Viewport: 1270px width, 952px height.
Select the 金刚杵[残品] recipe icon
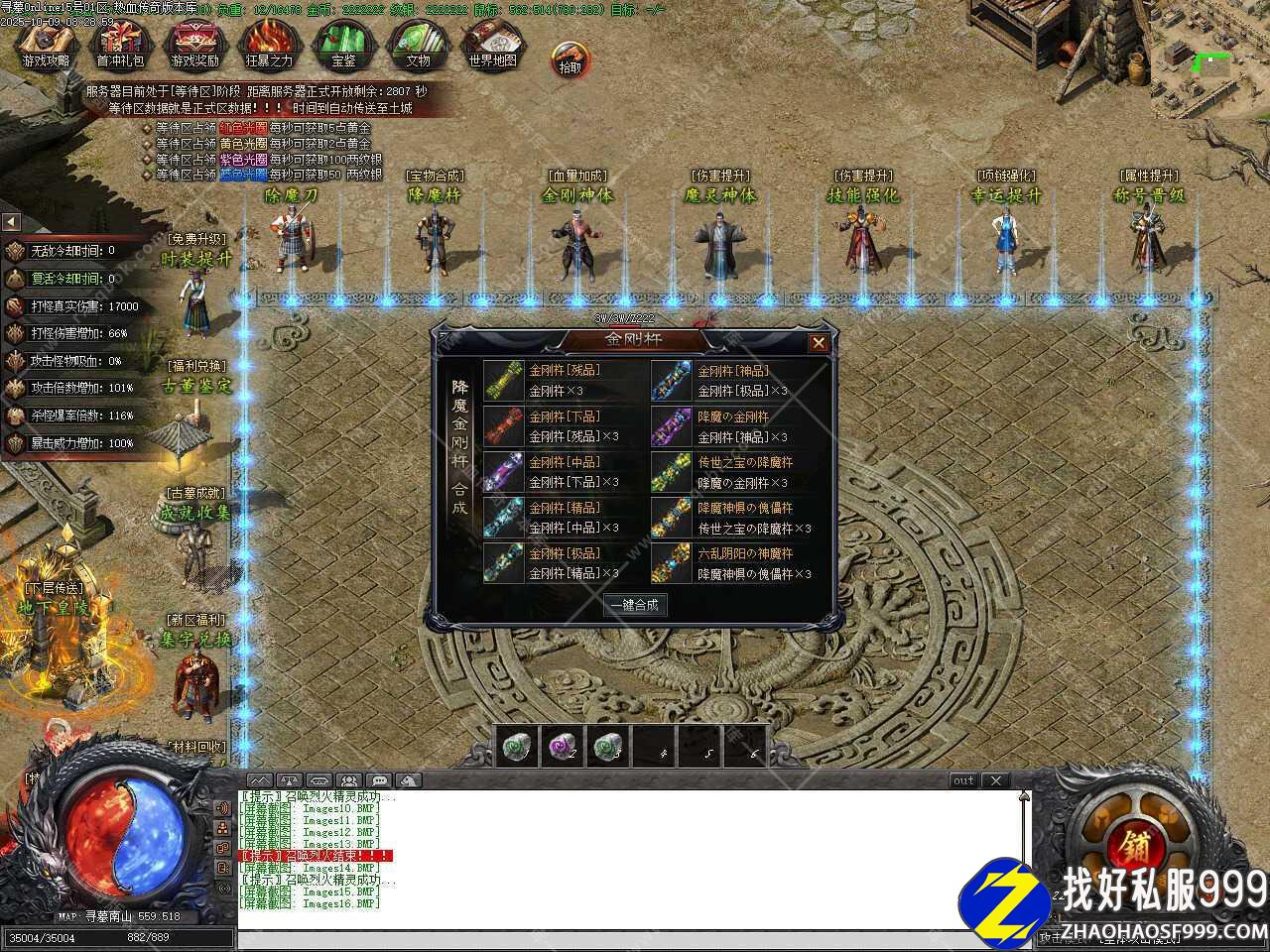point(503,380)
